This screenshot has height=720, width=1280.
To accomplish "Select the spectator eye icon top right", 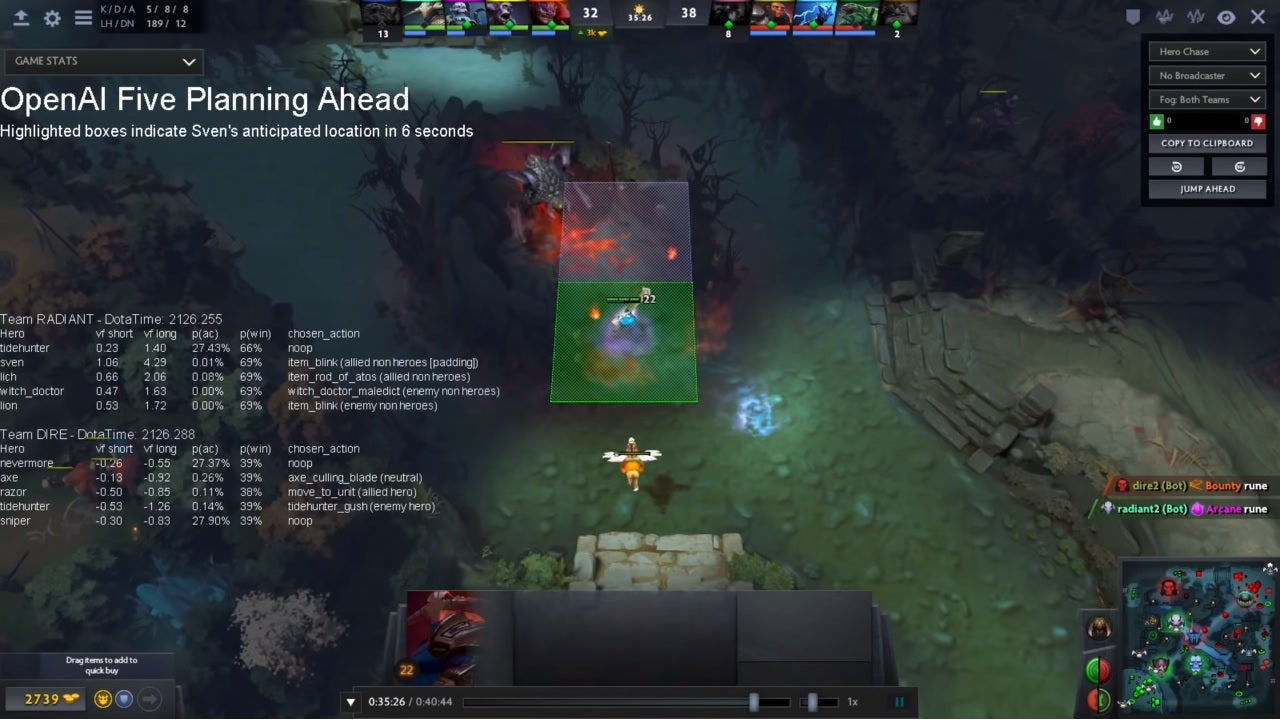I will click(1224, 17).
